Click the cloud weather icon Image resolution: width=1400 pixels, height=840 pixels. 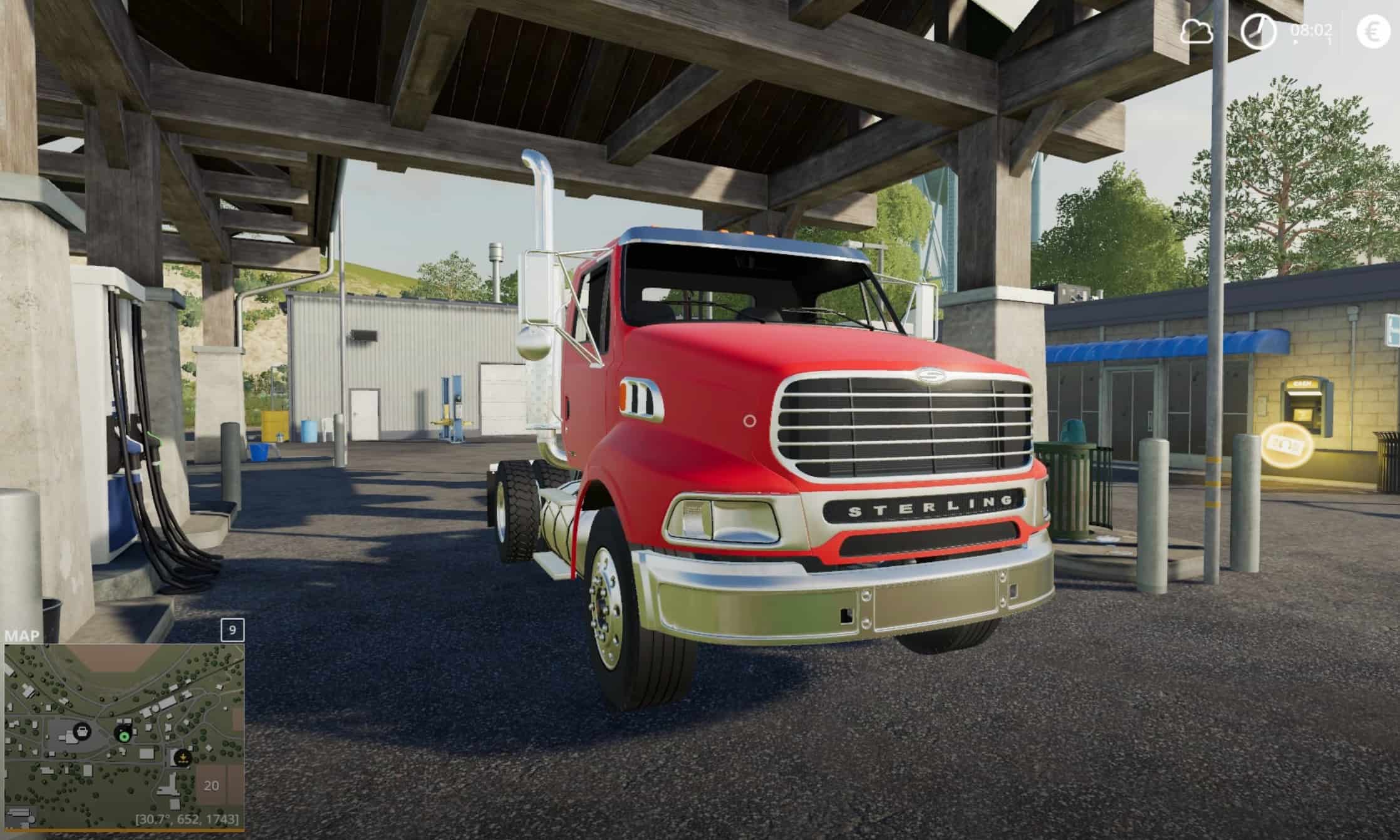[1196, 31]
